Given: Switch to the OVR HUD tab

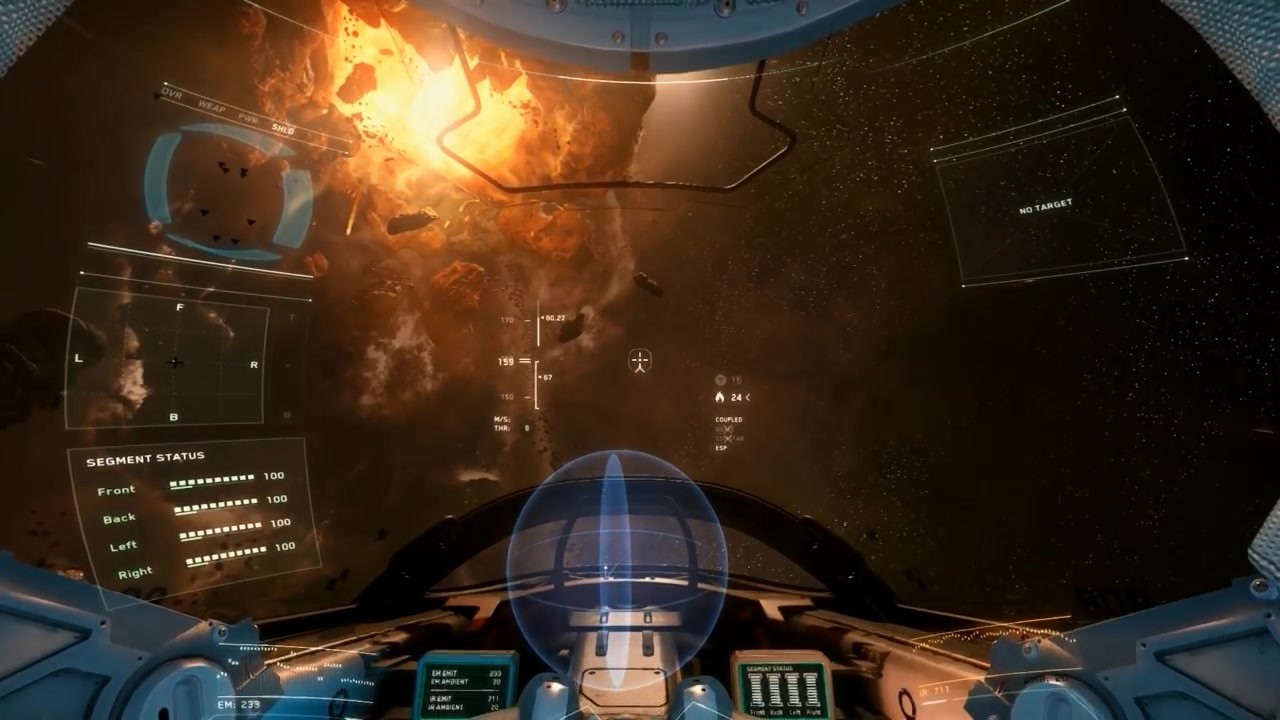Looking at the screenshot, I should click(173, 95).
